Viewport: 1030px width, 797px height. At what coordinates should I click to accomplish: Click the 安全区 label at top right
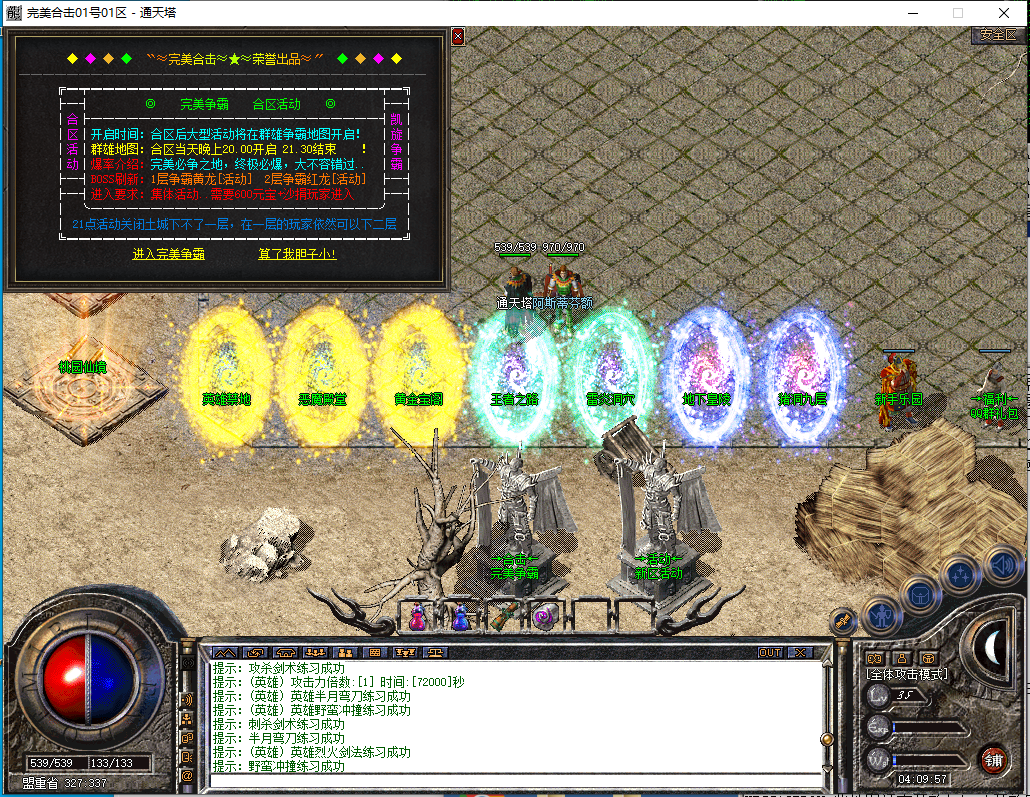click(x=997, y=35)
